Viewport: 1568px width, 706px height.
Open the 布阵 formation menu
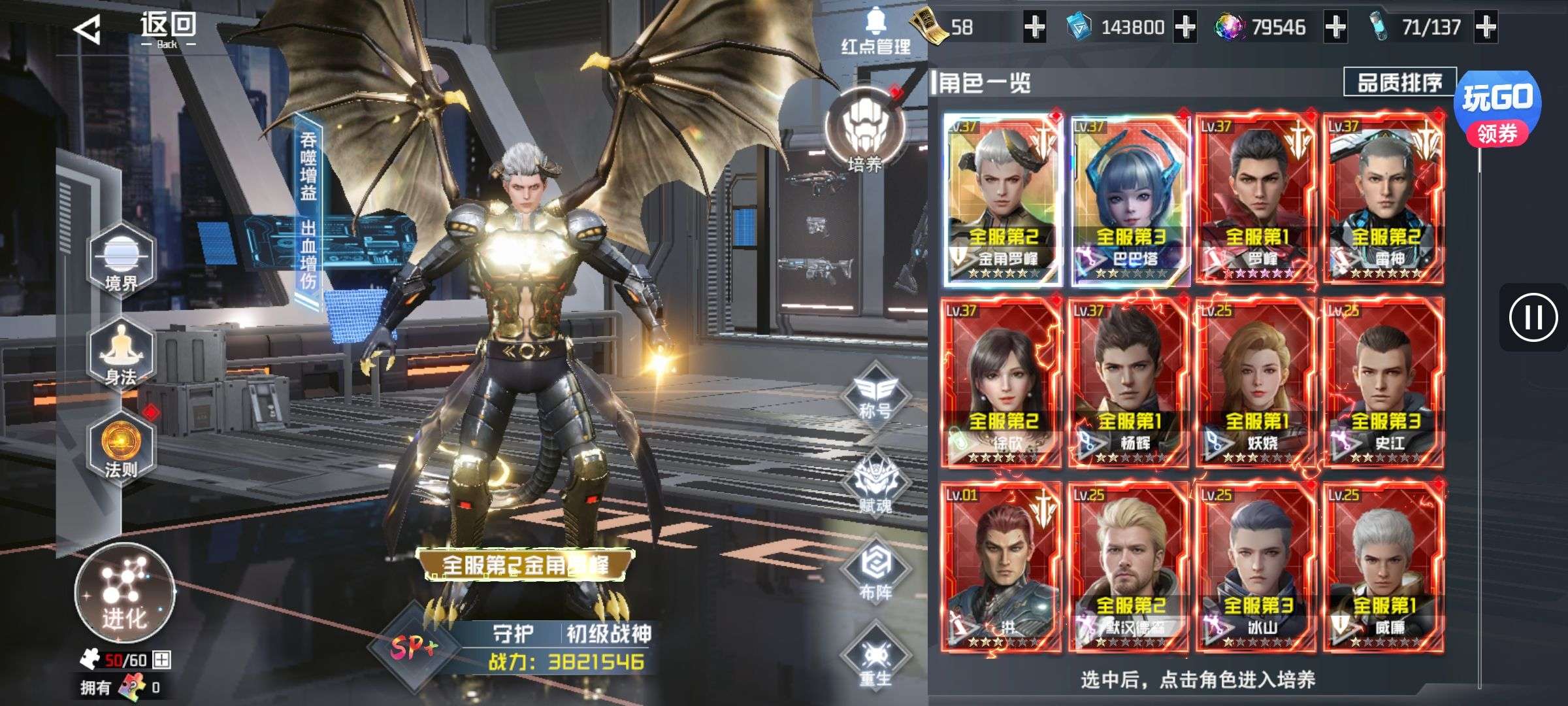(x=875, y=572)
